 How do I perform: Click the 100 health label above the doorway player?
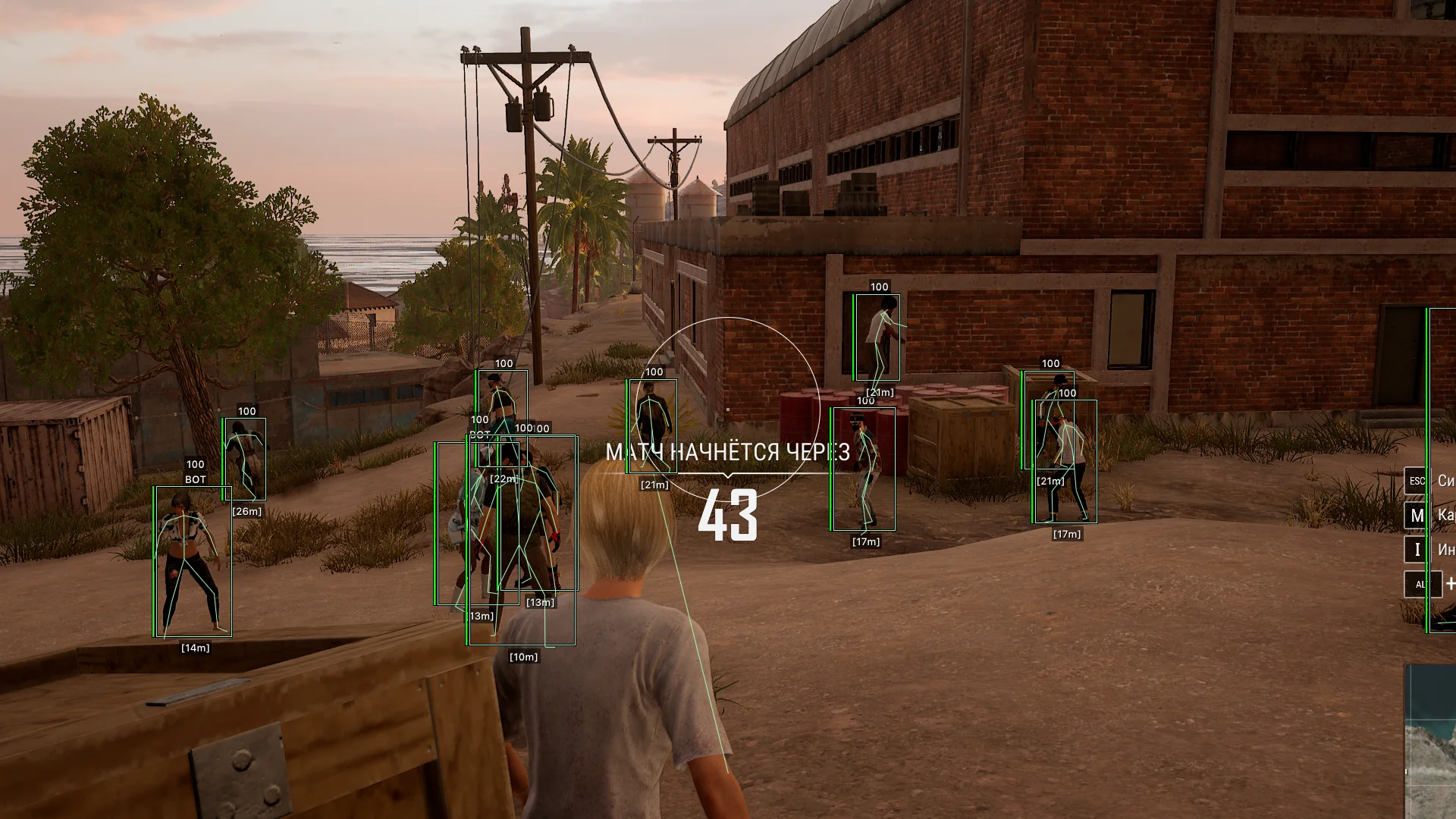pyautogui.click(x=879, y=287)
